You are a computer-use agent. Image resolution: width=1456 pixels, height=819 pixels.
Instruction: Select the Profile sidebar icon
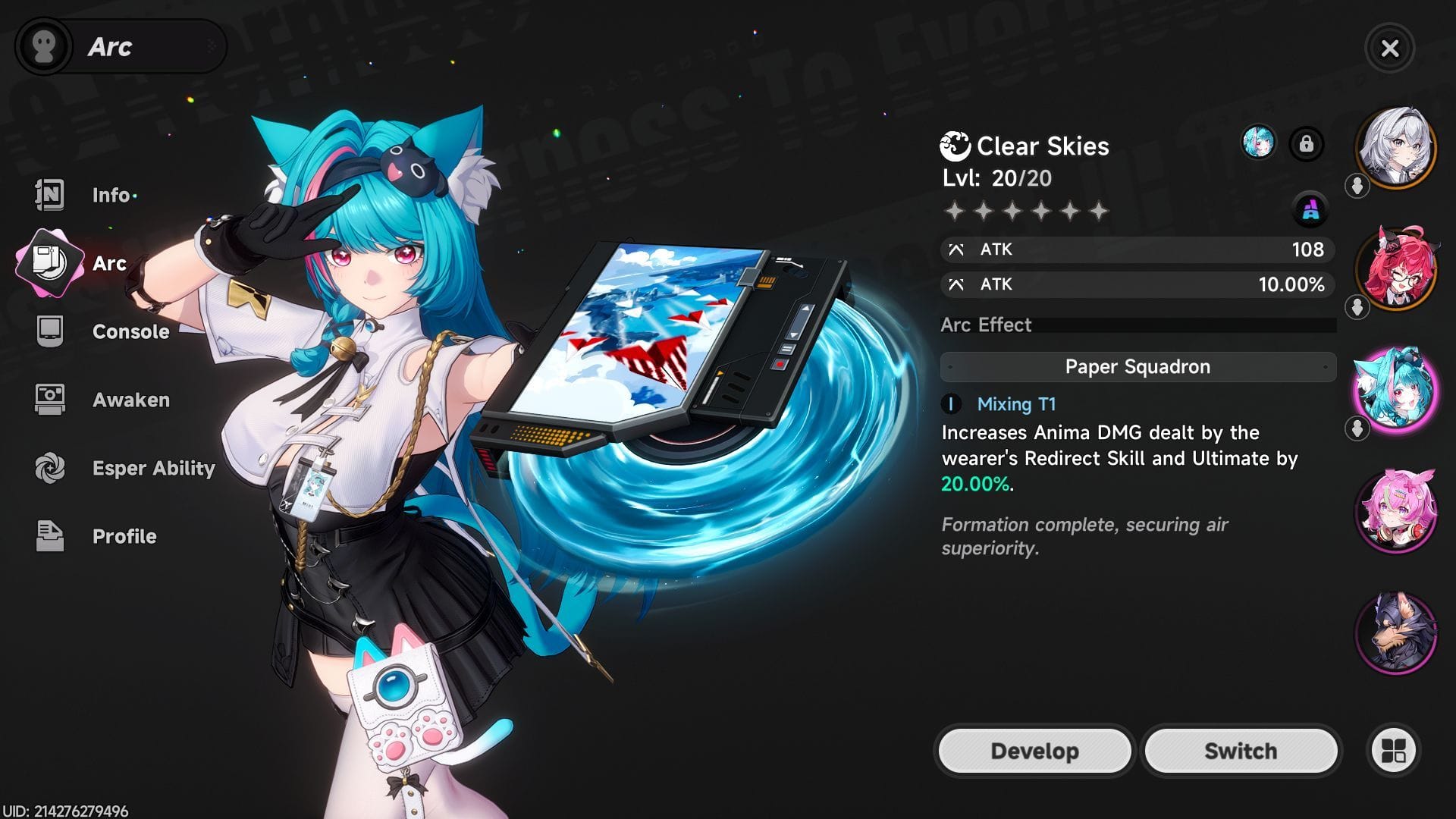48,536
